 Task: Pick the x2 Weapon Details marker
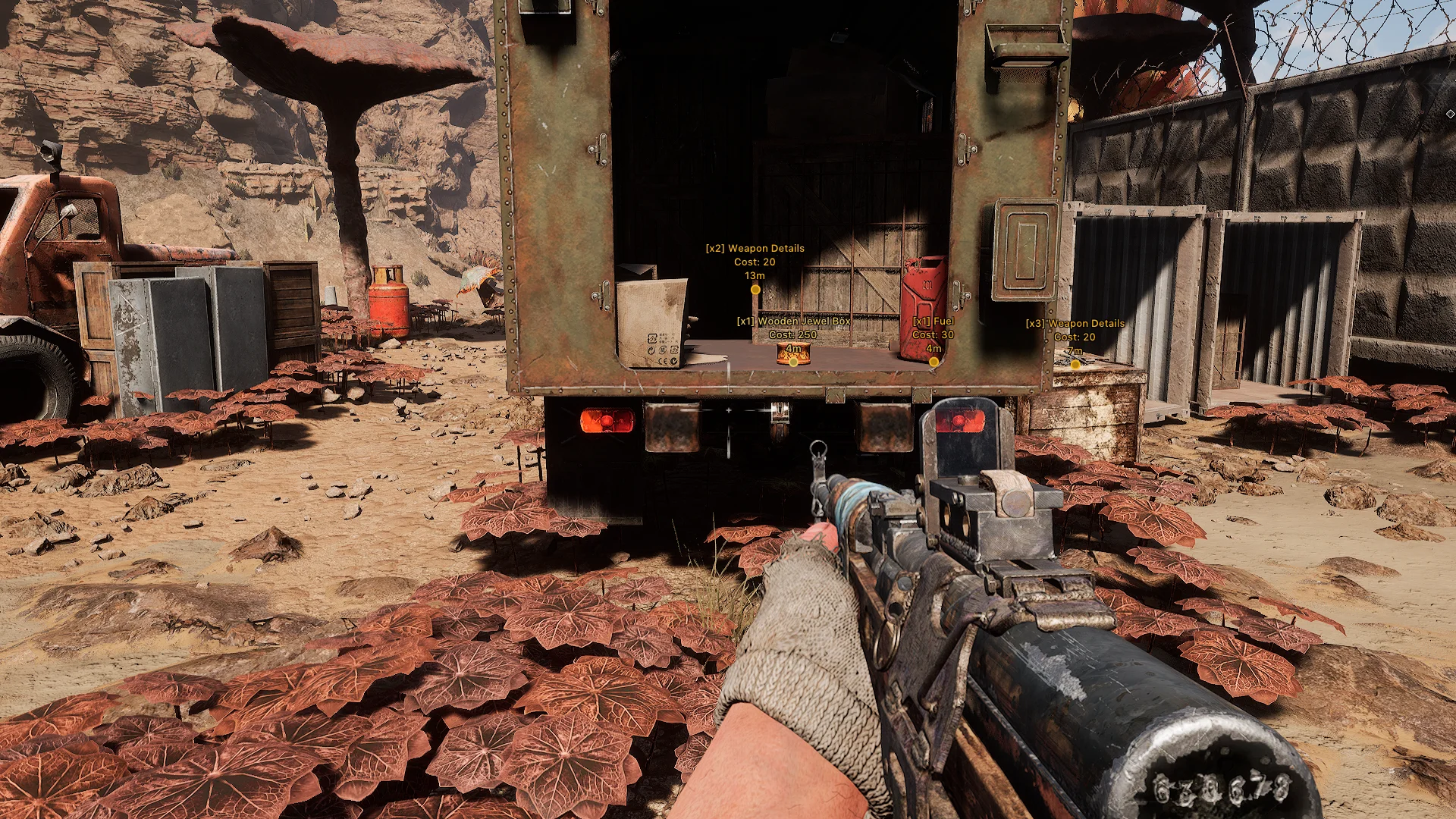pyautogui.click(x=755, y=289)
